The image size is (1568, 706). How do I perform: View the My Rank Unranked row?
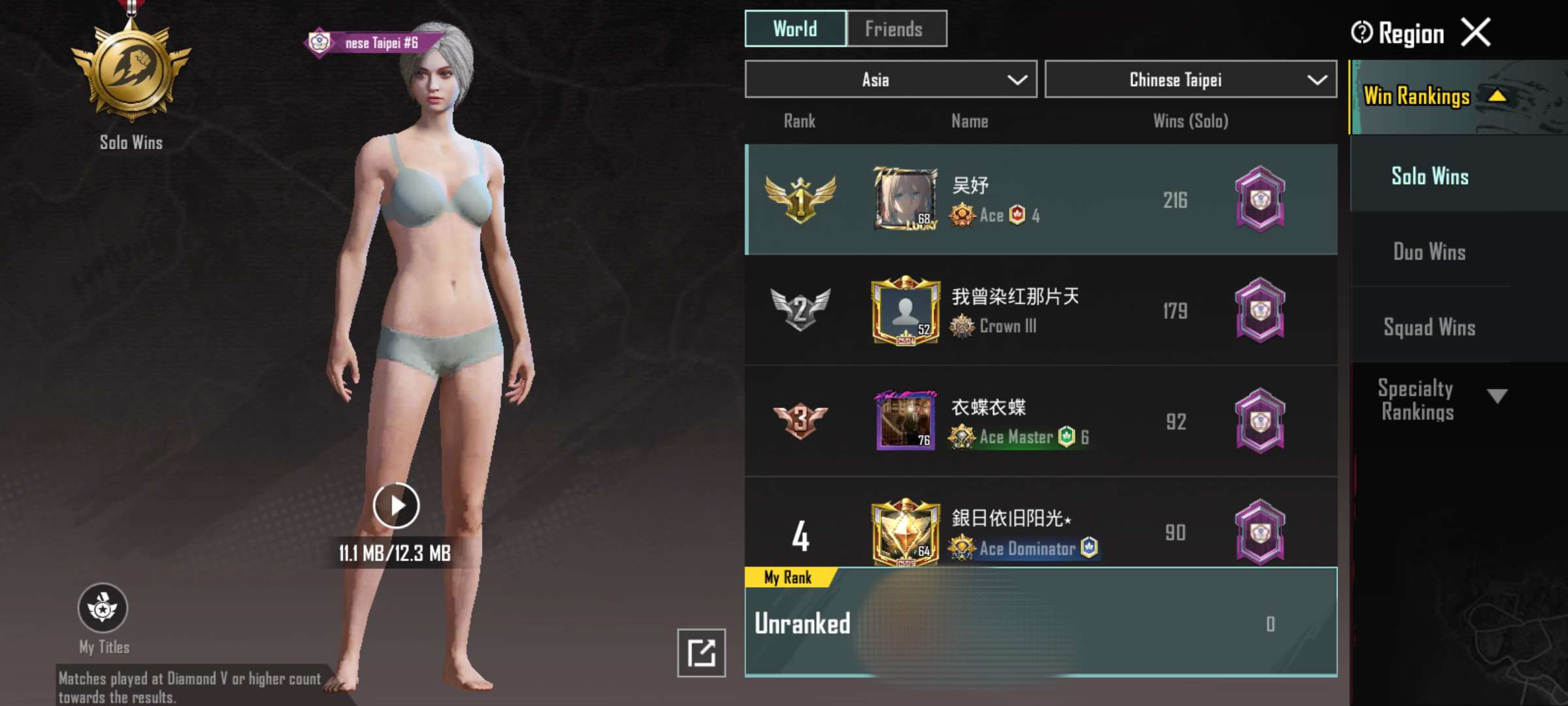pos(1040,623)
